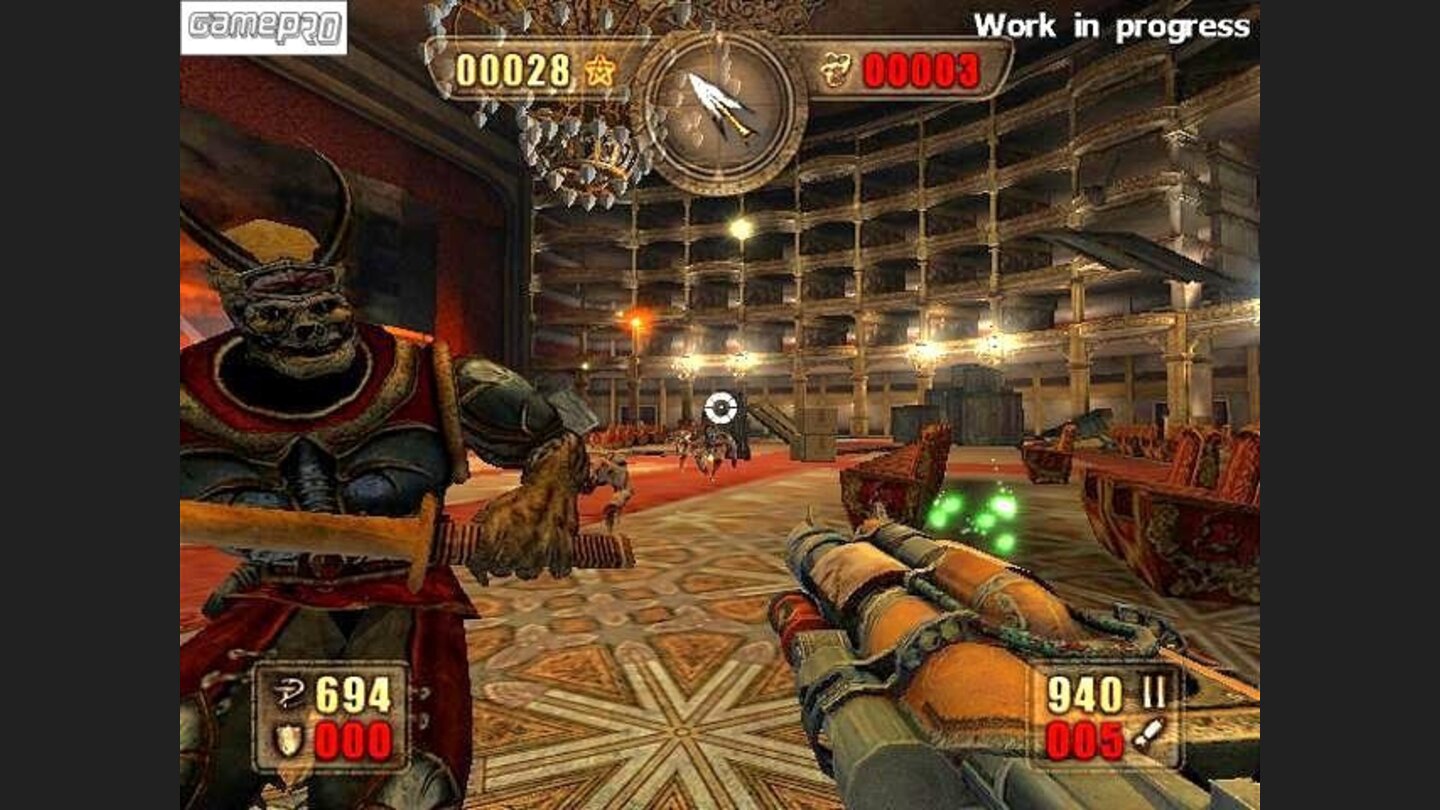Viewport: 1440px width, 810px height.
Task: Click the red 005 grenade count
Action: [x=1083, y=738]
